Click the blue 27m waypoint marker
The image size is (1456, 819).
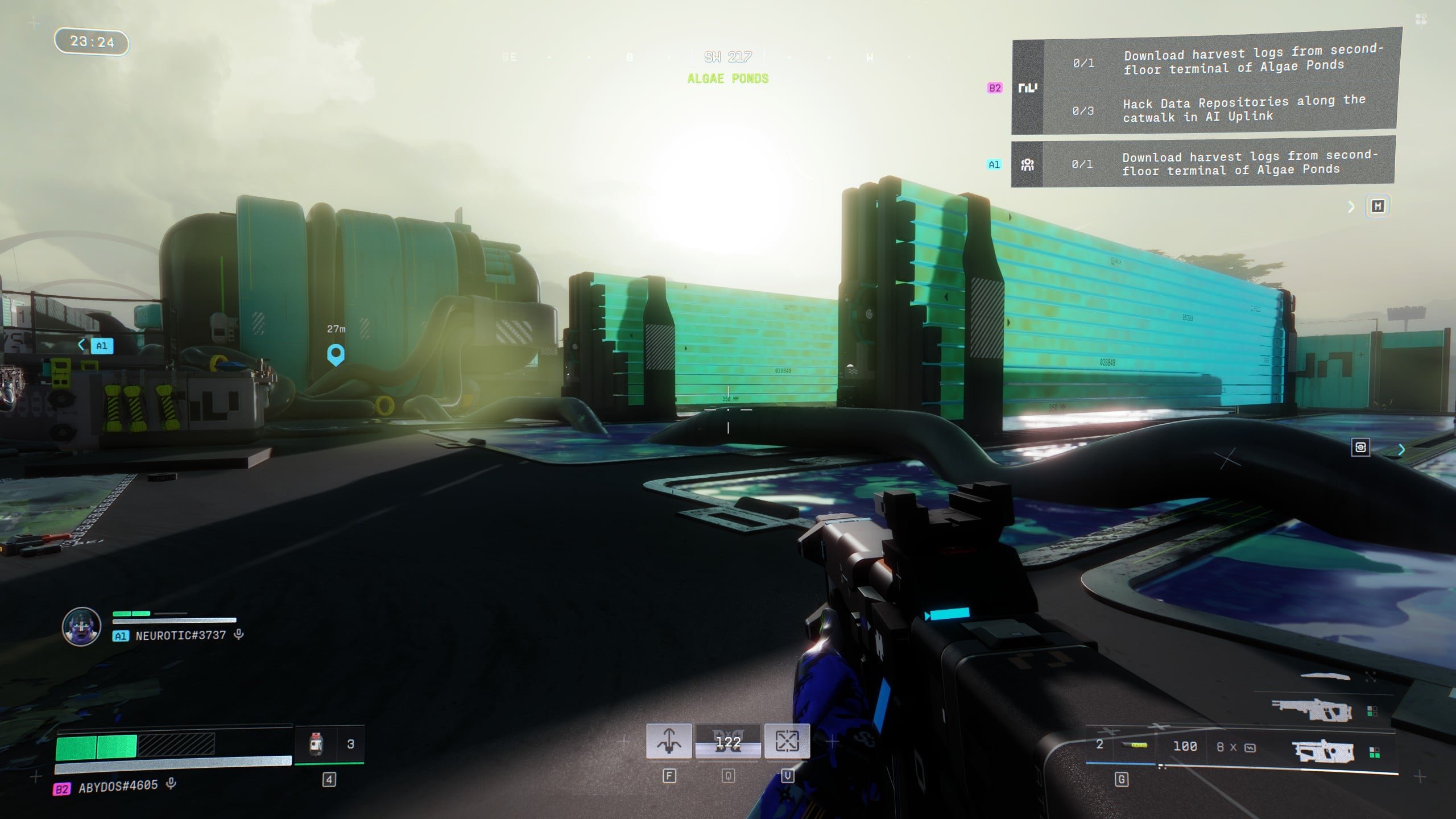[336, 355]
